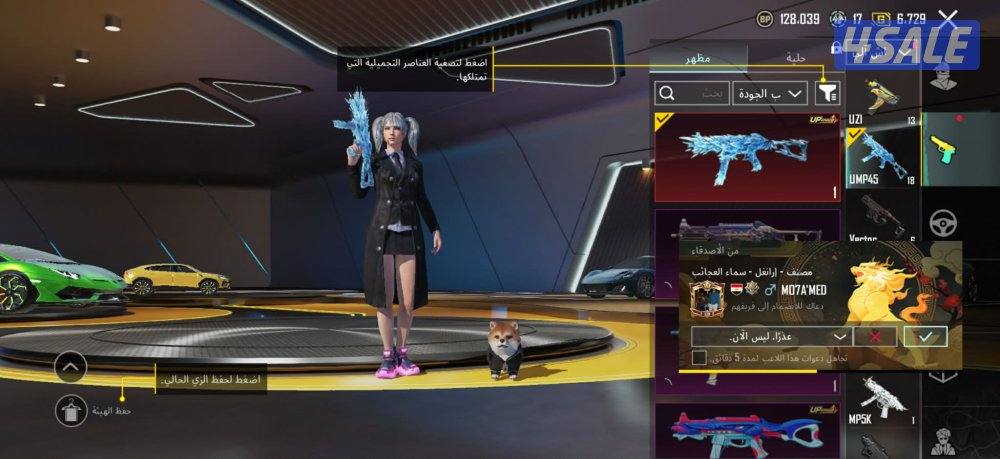Select the blue ice UMP45 skin card
The height and width of the screenshot is (459, 1000).
tap(748, 157)
